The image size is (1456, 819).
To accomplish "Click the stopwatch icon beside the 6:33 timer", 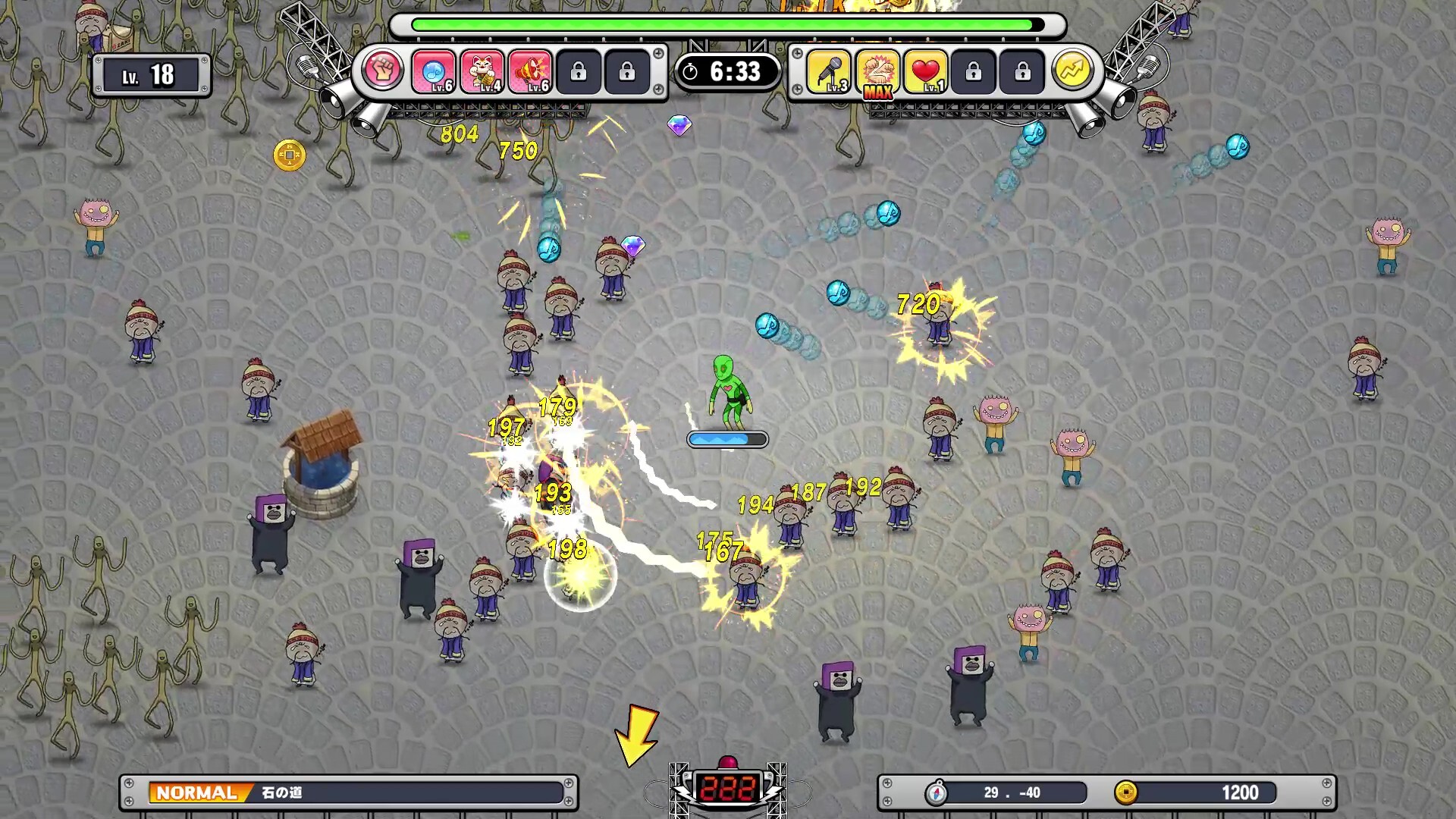I will click(692, 71).
